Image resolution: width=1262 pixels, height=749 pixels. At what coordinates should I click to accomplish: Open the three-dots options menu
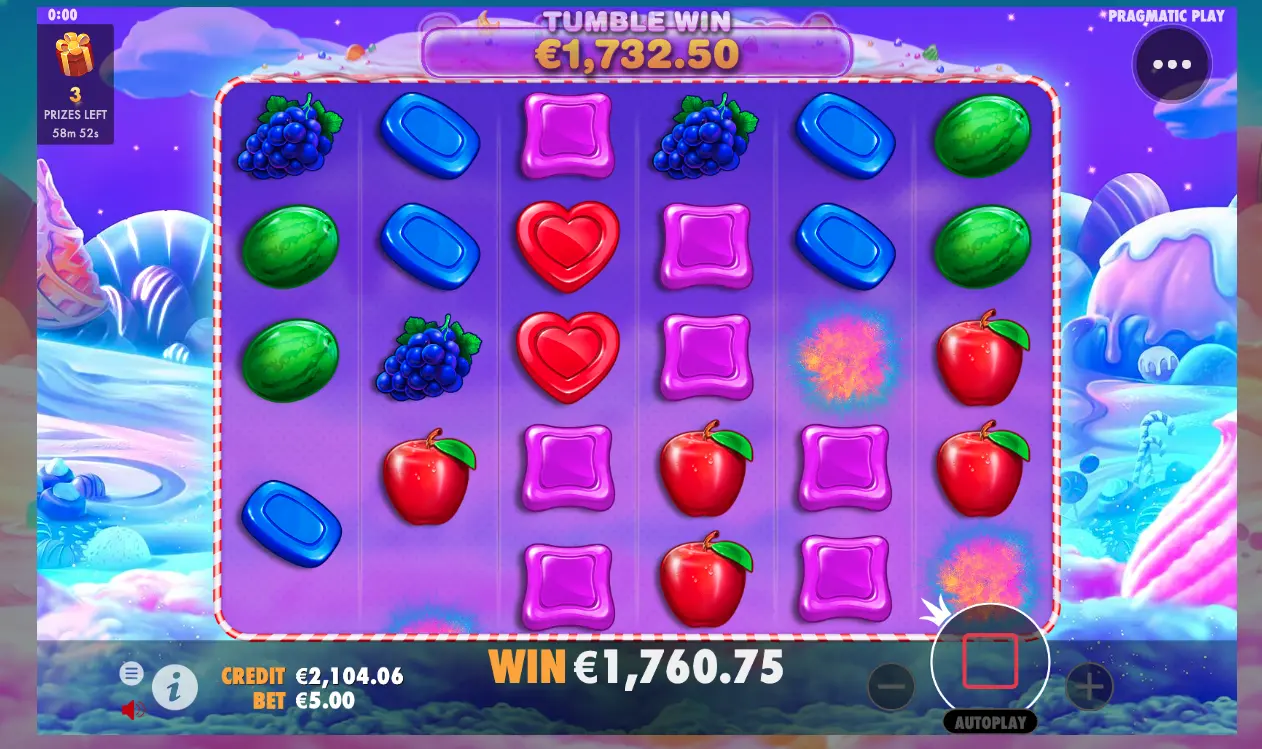point(1171,65)
